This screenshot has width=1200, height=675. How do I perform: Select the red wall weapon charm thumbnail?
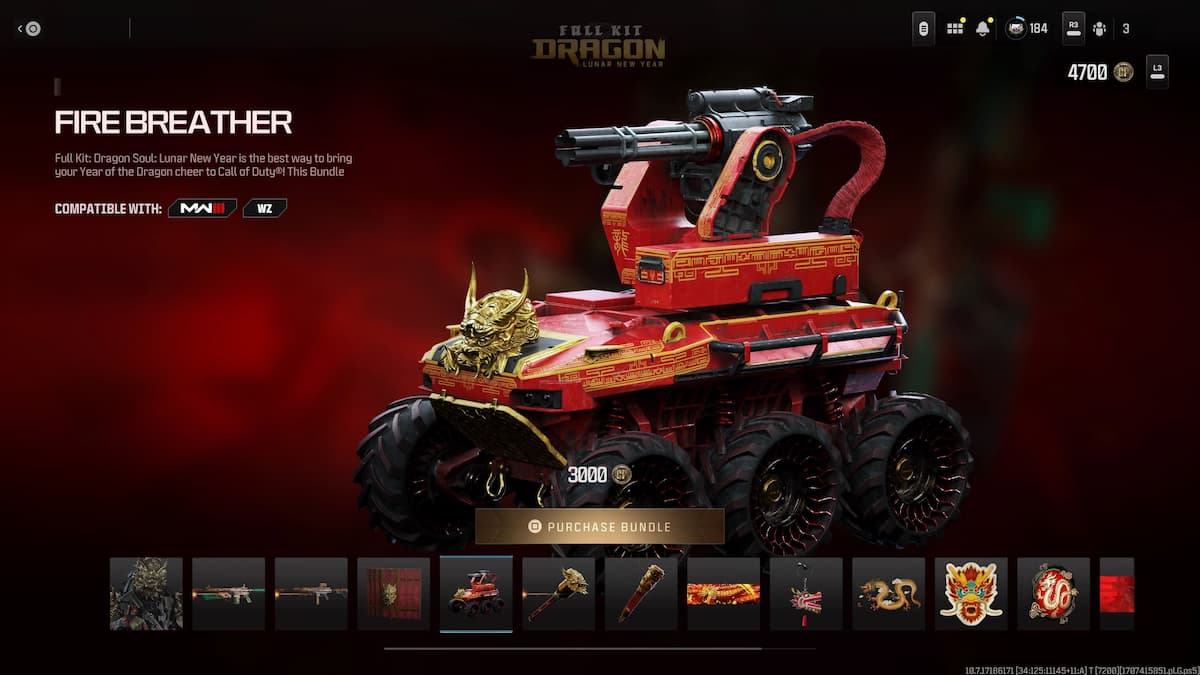(393, 593)
